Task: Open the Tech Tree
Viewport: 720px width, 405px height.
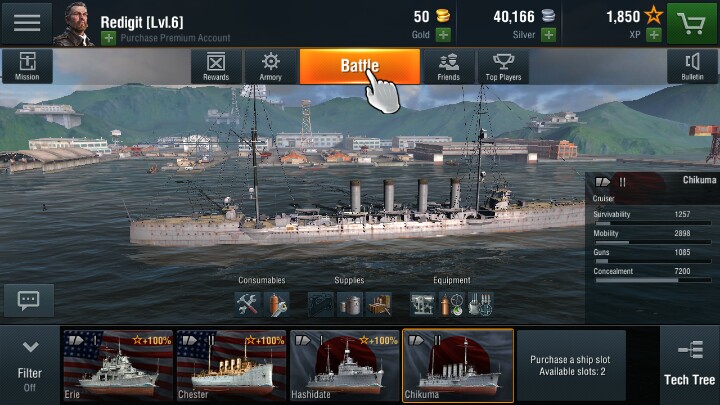Action: pos(689,366)
